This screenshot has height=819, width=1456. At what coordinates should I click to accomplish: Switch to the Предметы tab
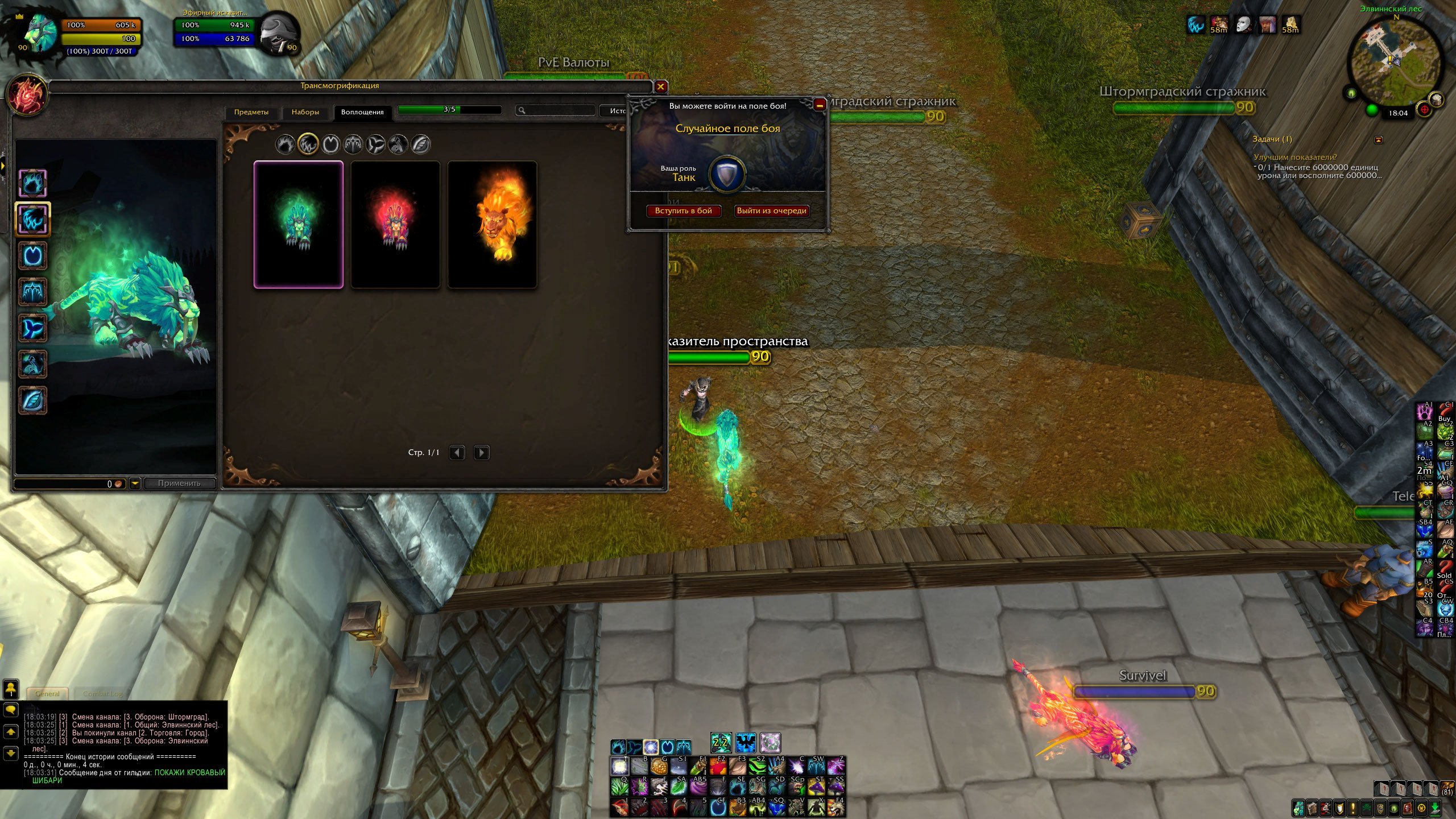click(251, 112)
